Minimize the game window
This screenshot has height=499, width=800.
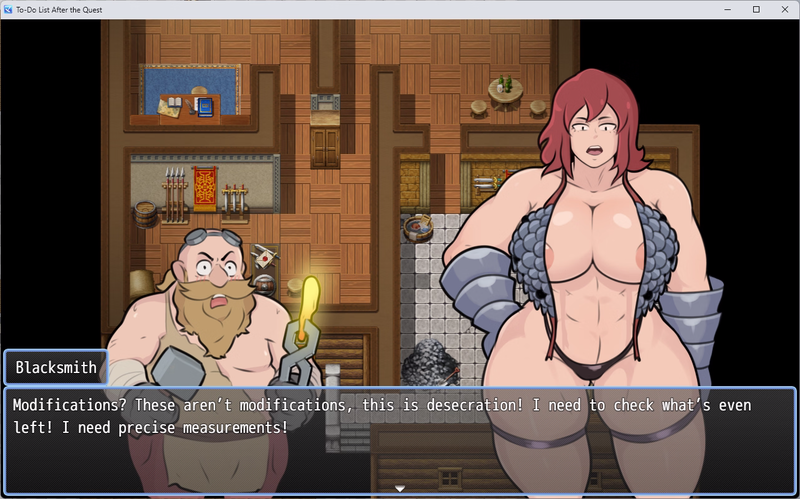(728, 9)
